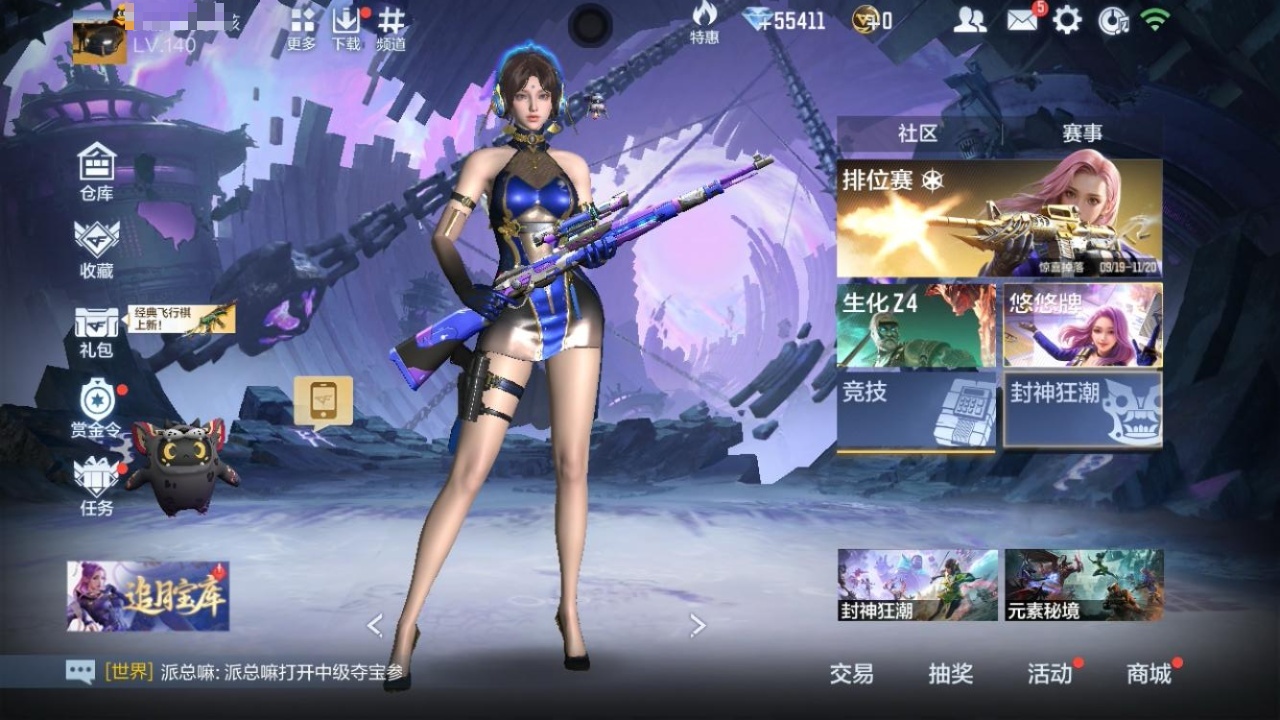
Task: Open the gear settings menu
Action: pyautogui.click(x=1067, y=20)
